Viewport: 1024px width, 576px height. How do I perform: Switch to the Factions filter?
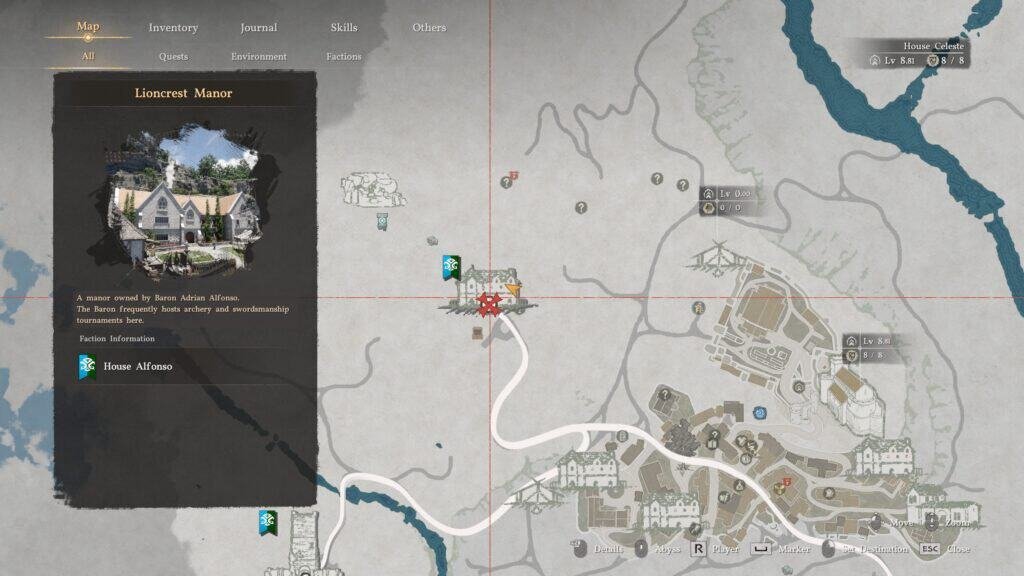[x=343, y=57]
